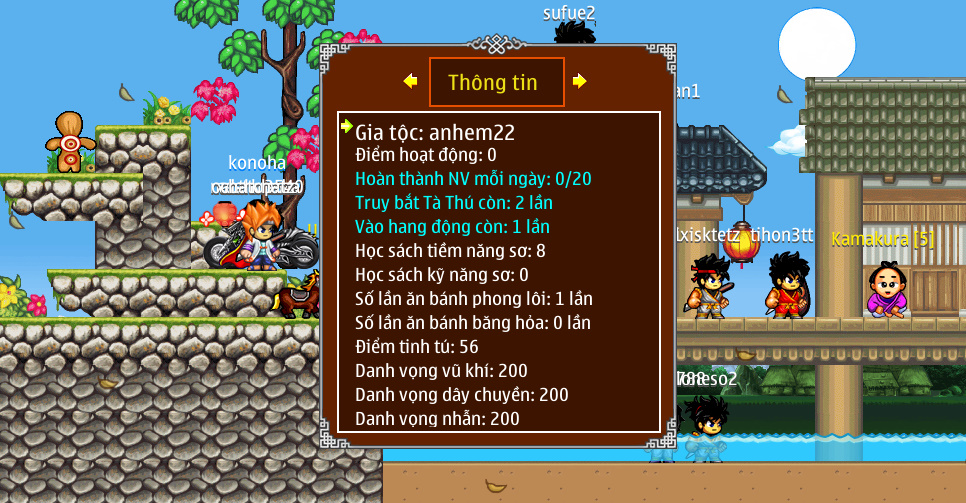Choose the Hoàn thành NV mỗi ngày row
This screenshot has height=503, width=966.
coord(473,179)
